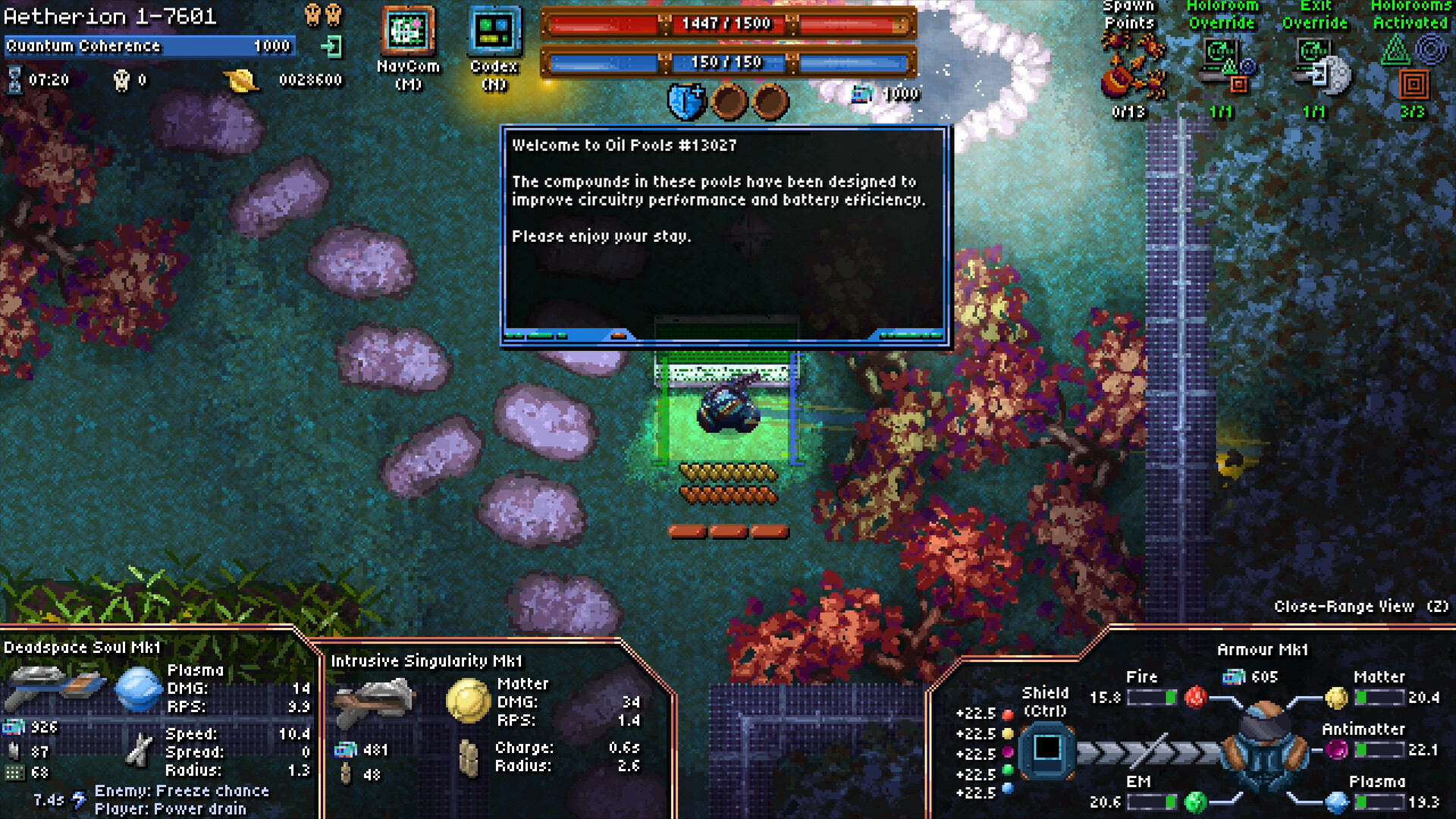This screenshot has height=819, width=1456.
Task: Select the blue shield buff icon
Action: click(686, 102)
